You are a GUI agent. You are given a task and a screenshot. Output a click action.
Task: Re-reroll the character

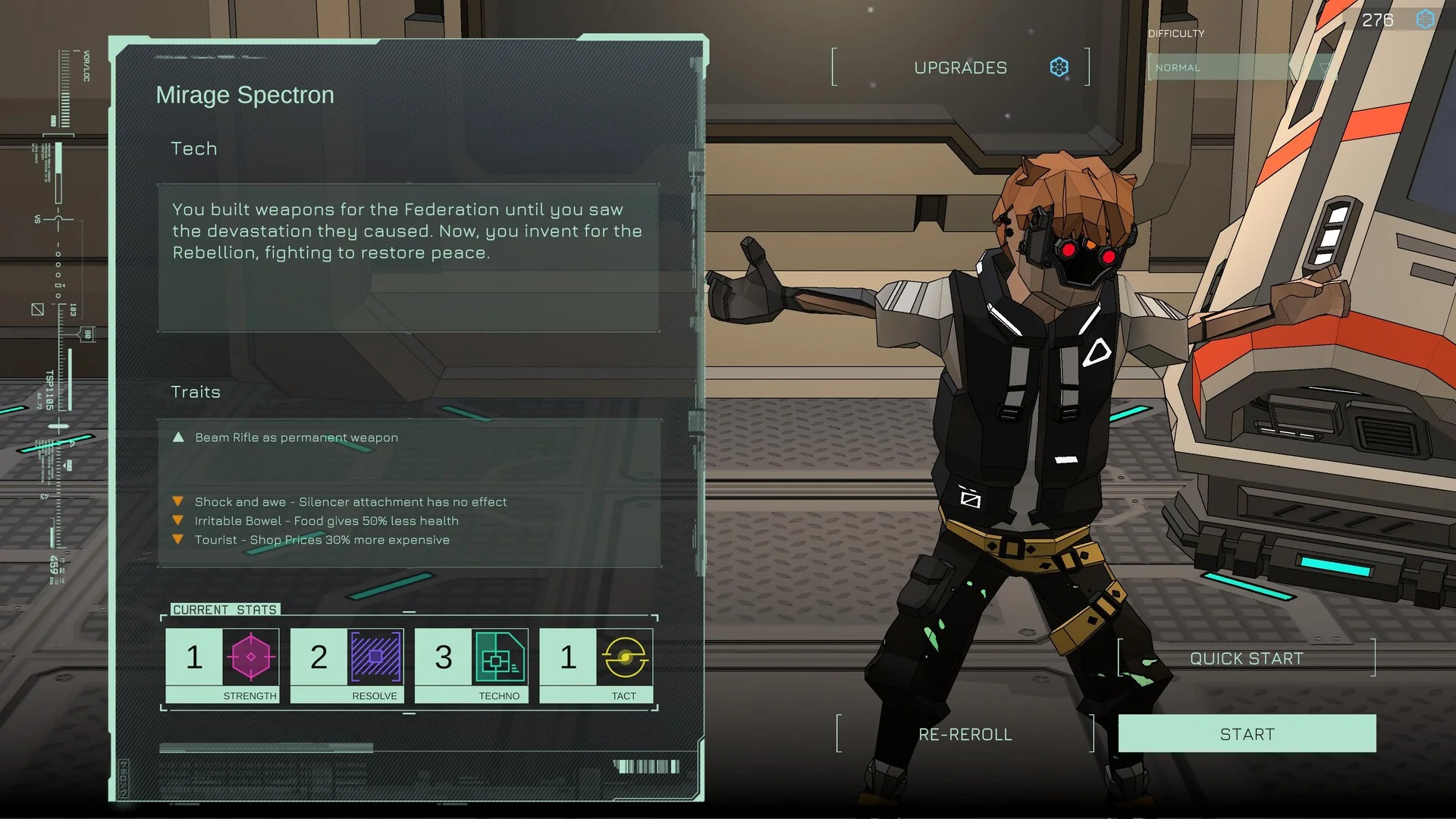[x=965, y=734]
